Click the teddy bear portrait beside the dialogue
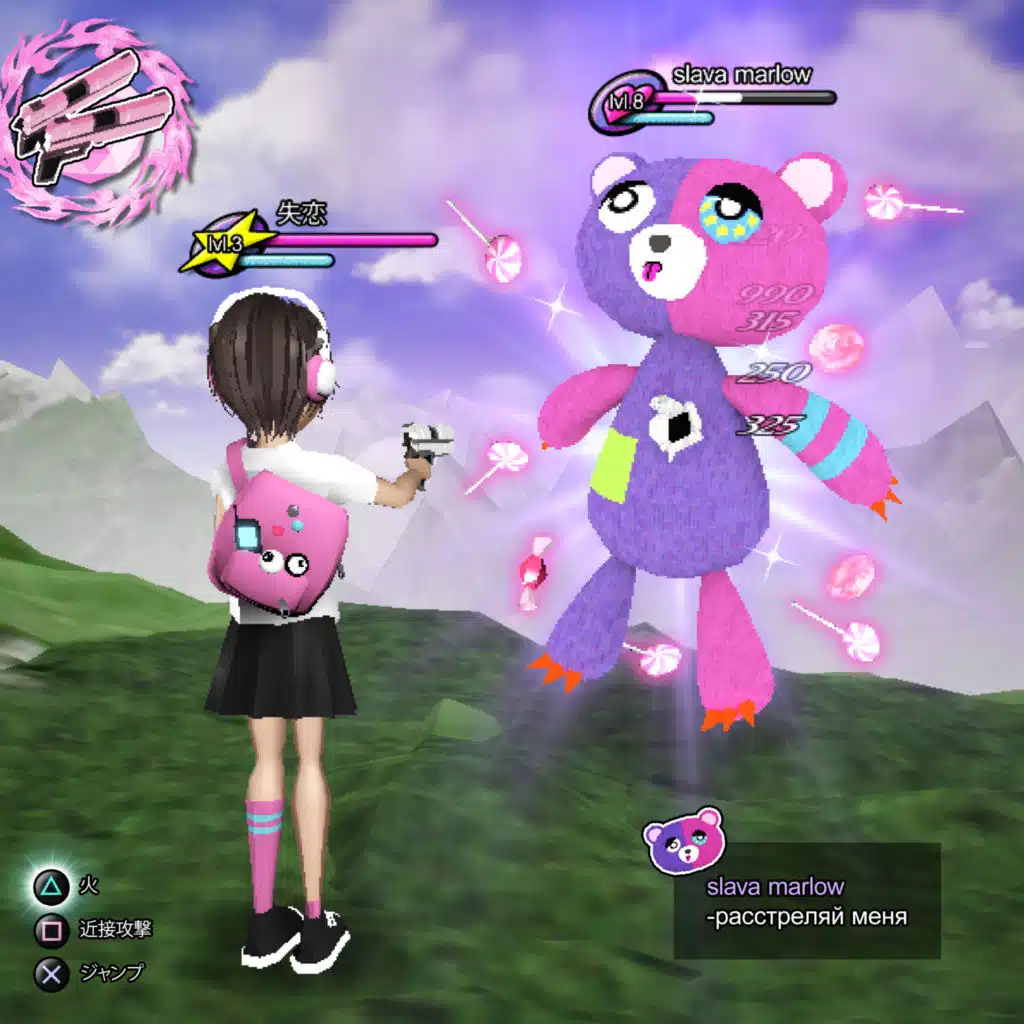Screen dimensions: 1024x1024 pyautogui.click(x=682, y=843)
